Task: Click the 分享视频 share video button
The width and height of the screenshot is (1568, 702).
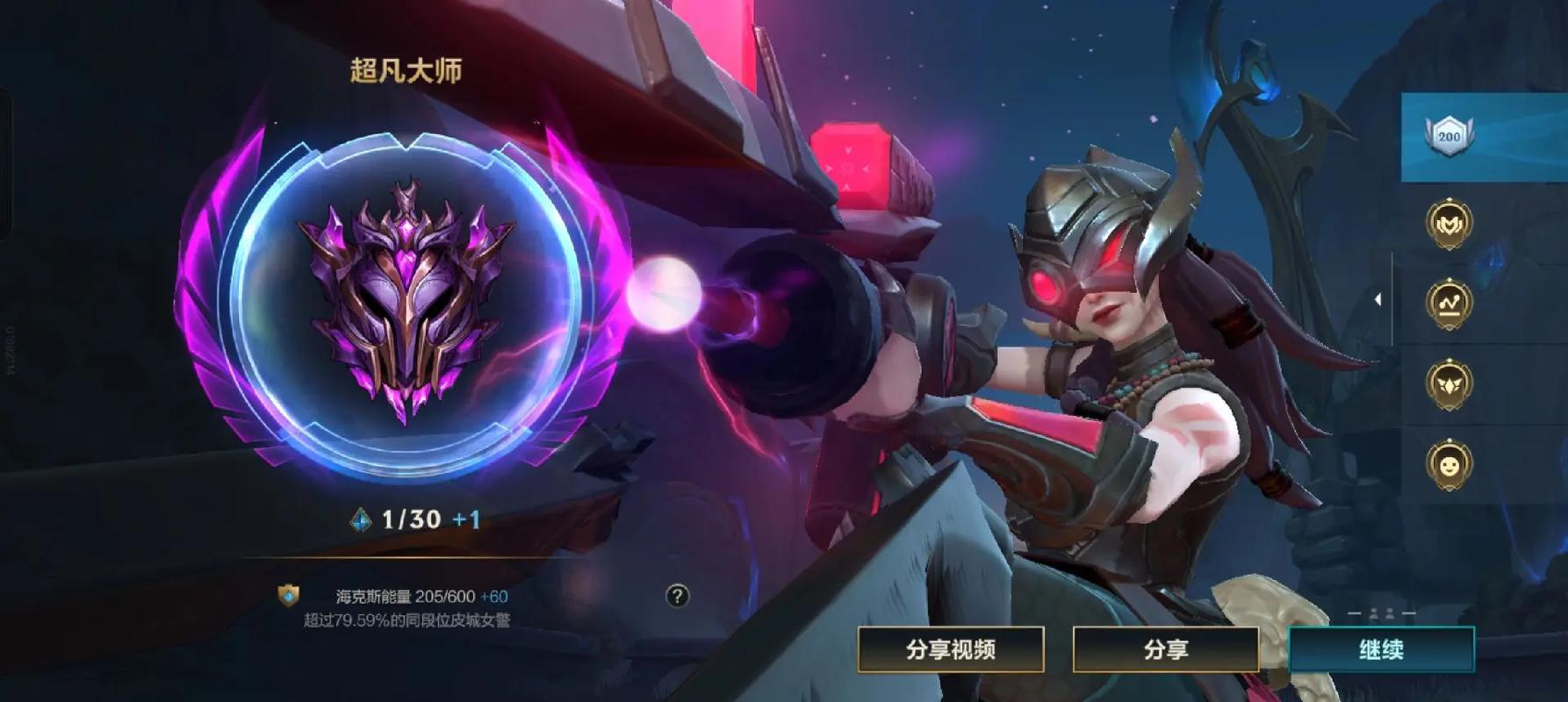Action: click(951, 651)
